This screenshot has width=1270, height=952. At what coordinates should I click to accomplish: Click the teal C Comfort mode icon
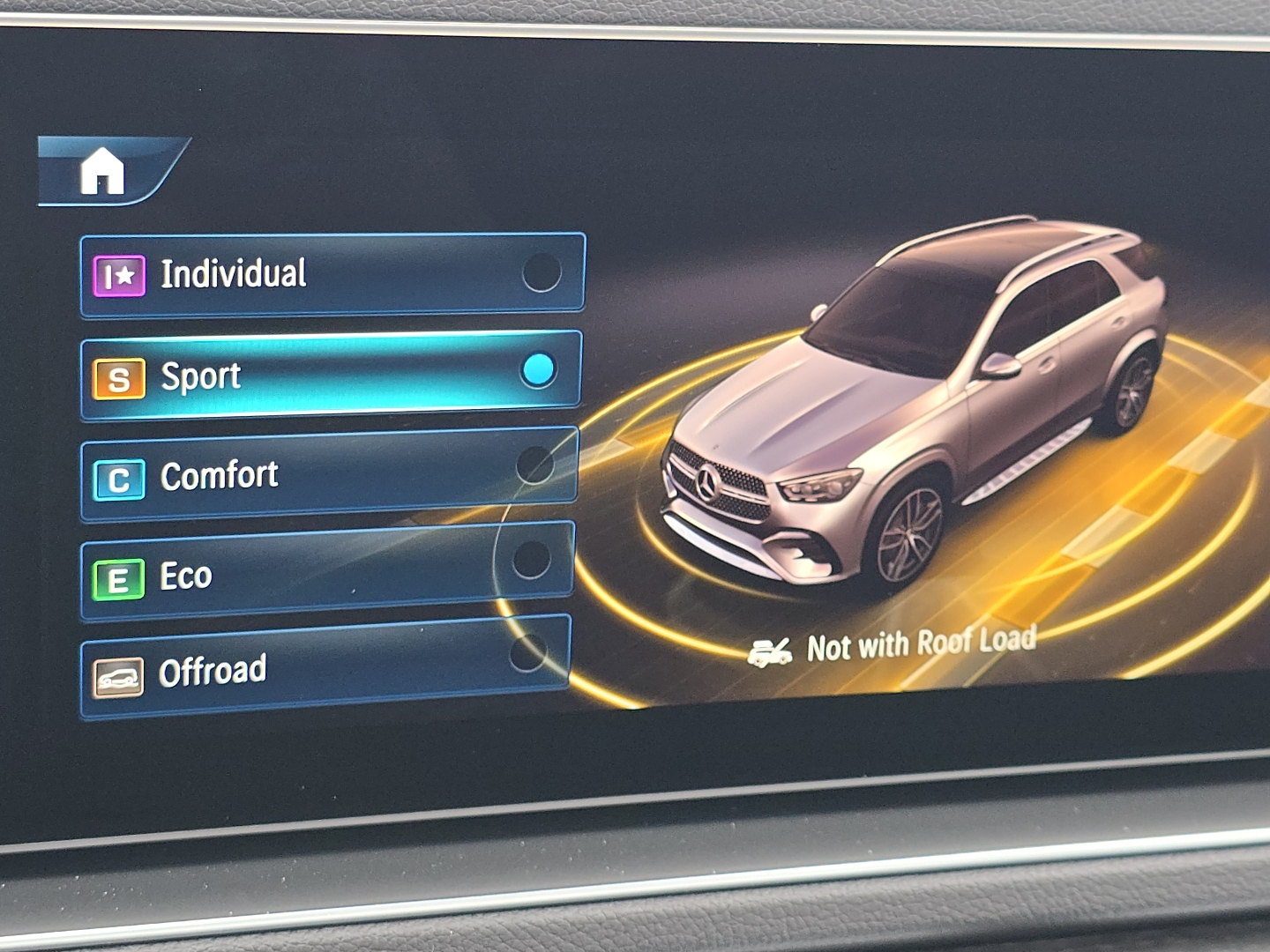click(117, 476)
